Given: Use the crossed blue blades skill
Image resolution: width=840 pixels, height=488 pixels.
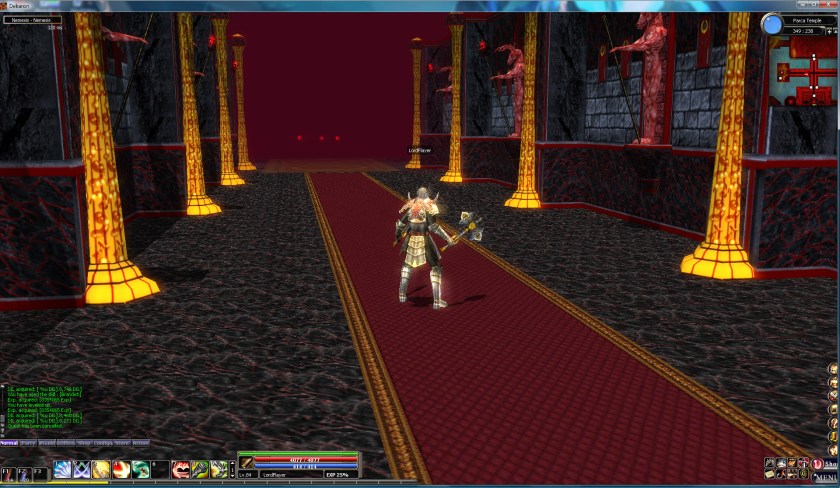Looking at the screenshot, I should (82, 469).
